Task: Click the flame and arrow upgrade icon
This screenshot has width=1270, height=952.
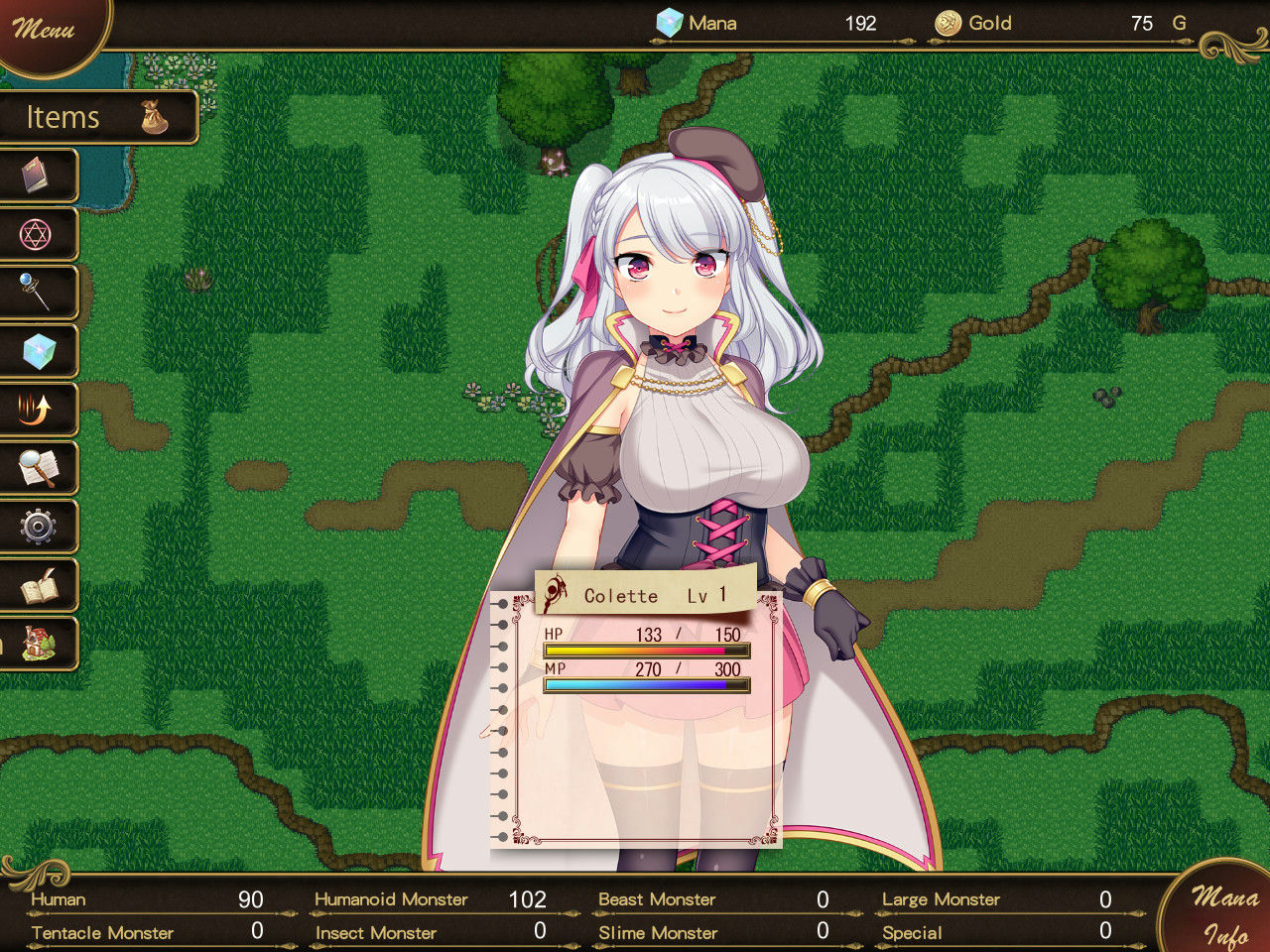Action: point(40,410)
